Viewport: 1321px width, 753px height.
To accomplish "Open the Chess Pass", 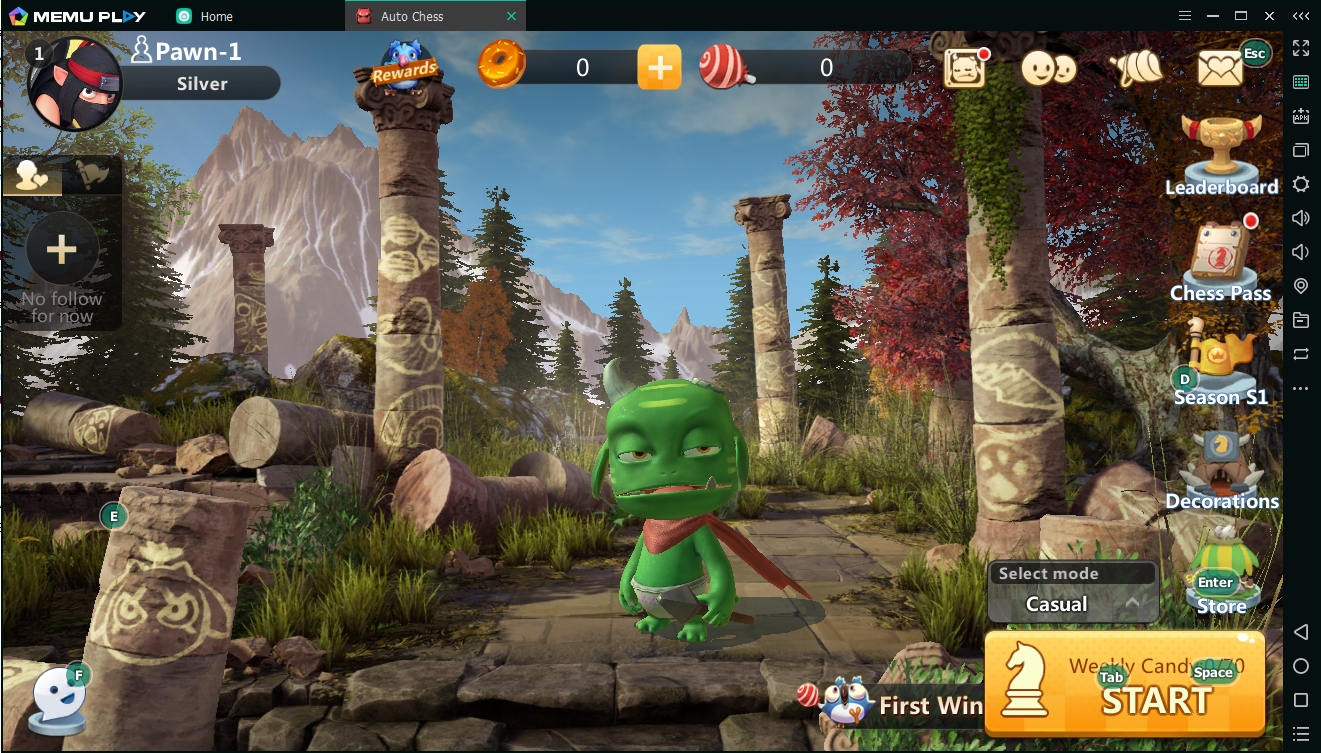I will pos(1221,260).
